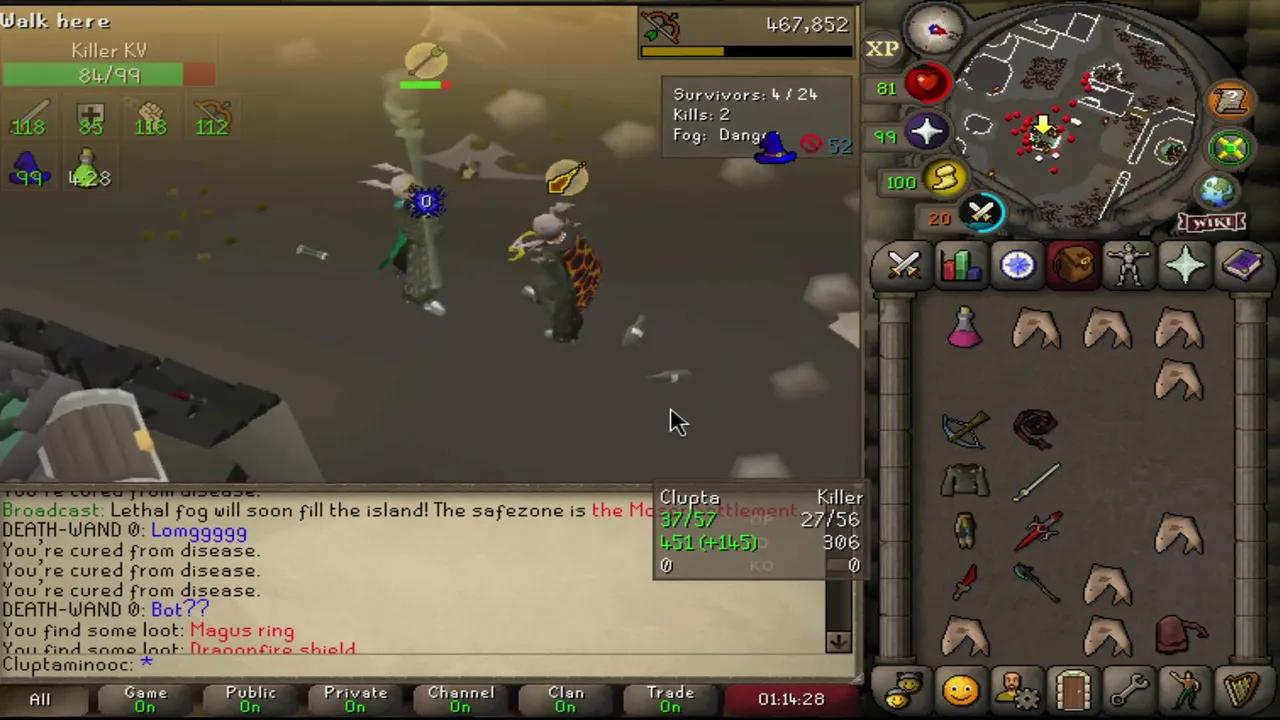Image resolution: width=1280 pixels, height=720 pixels.
Task: Click the chatbox scroll-down arrow
Action: (838, 643)
